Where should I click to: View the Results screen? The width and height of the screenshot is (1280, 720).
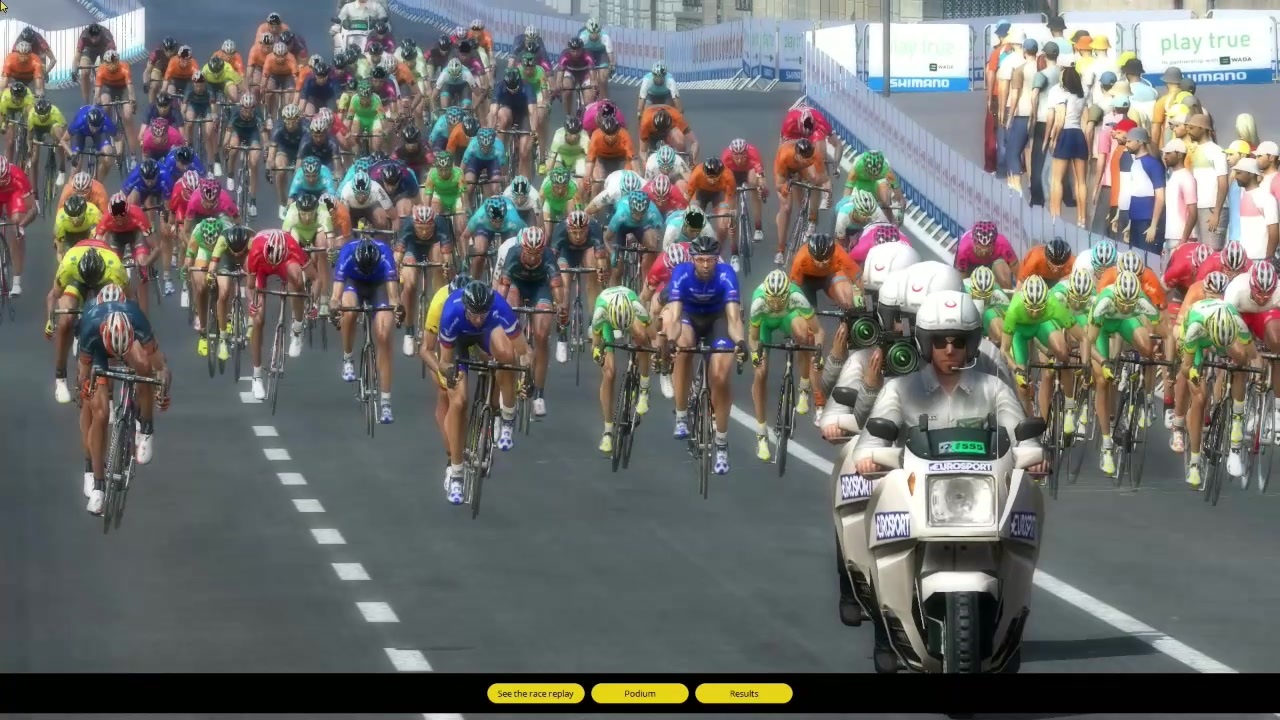(x=744, y=693)
